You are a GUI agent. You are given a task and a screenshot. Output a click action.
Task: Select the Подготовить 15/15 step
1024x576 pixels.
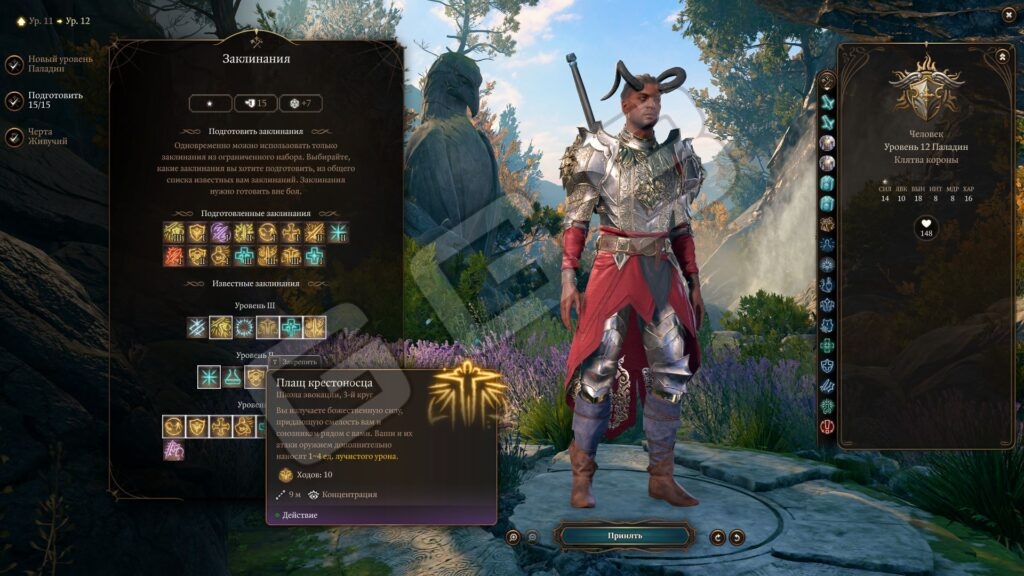(x=14, y=101)
